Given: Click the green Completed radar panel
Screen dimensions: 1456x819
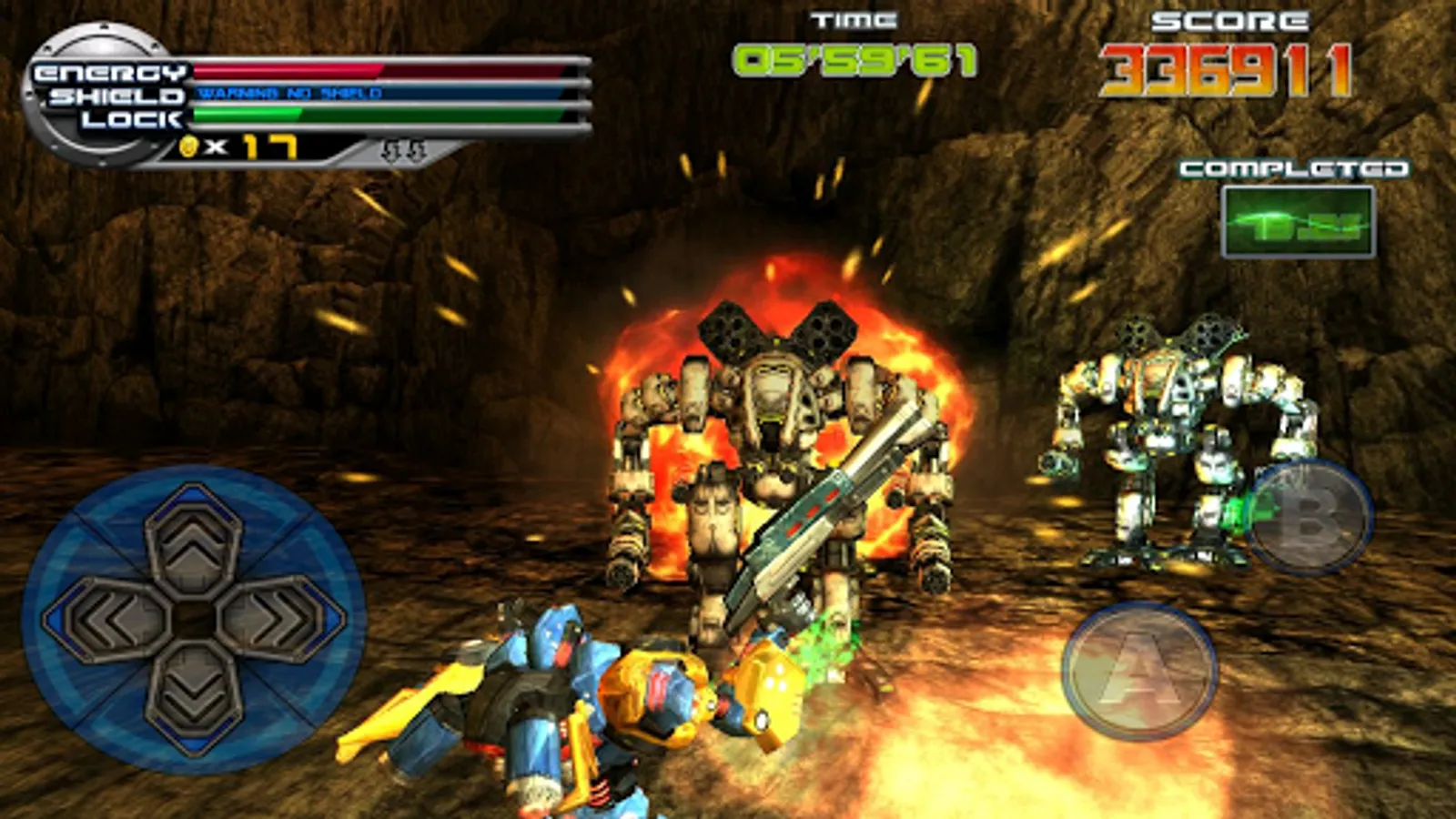Looking at the screenshot, I should pyautogui.click(x=1298, y=222).
